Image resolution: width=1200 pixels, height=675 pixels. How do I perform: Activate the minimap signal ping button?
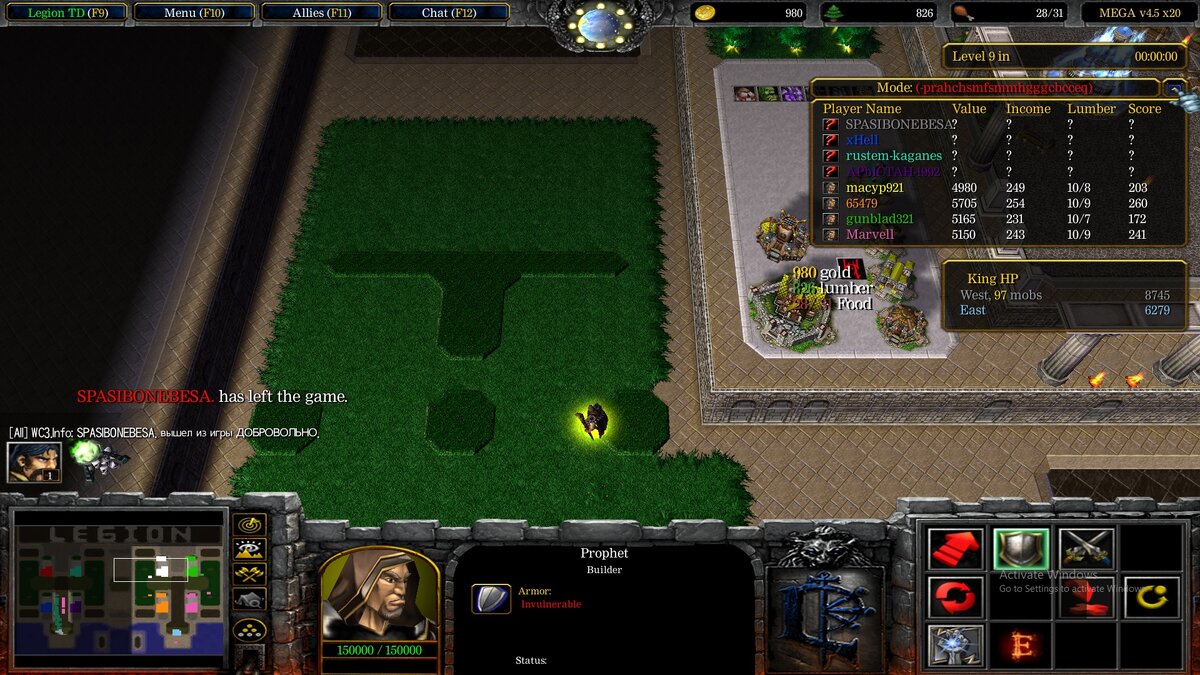click(249, 524)
